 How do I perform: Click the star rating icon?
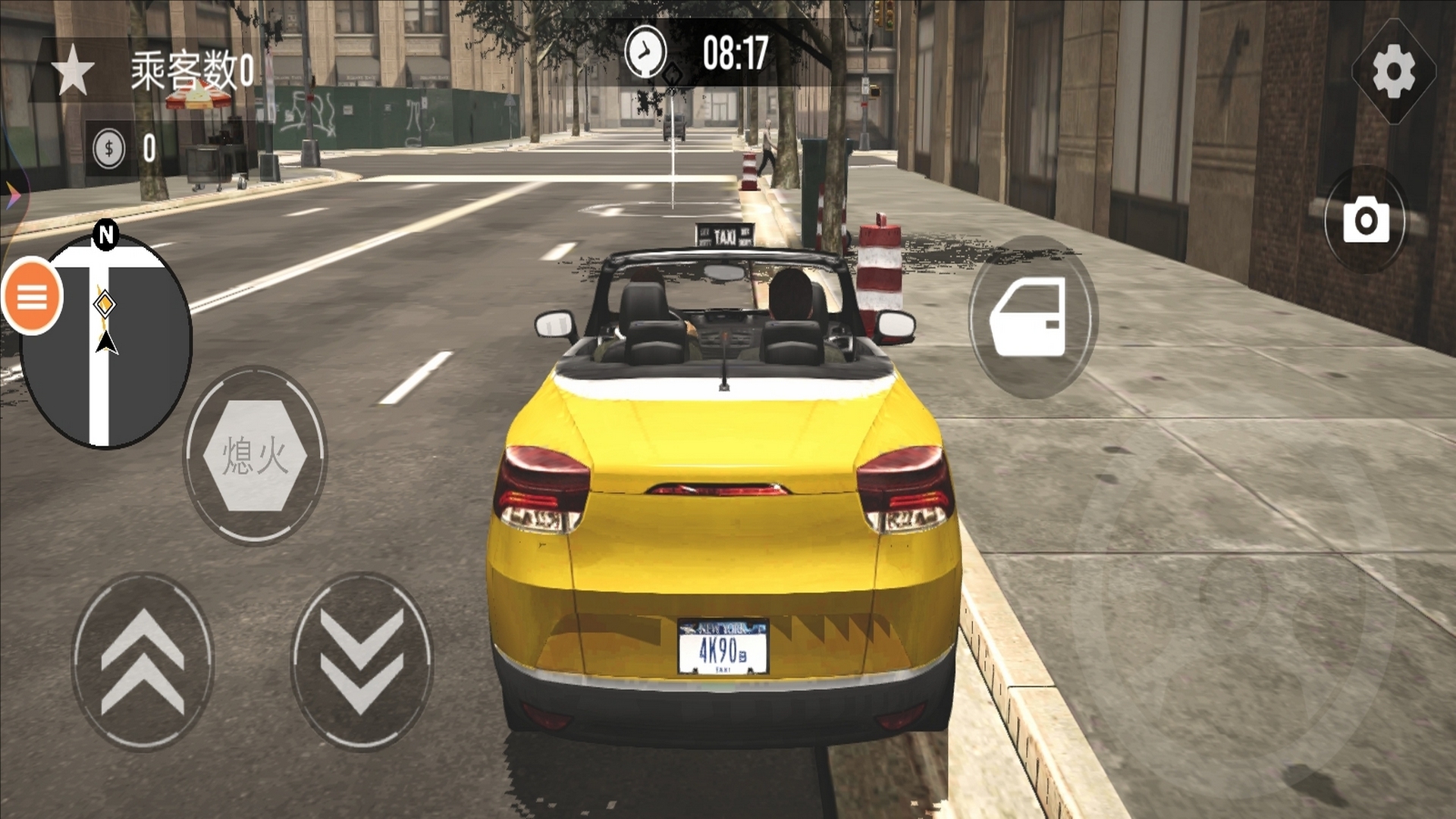(73, 70)
